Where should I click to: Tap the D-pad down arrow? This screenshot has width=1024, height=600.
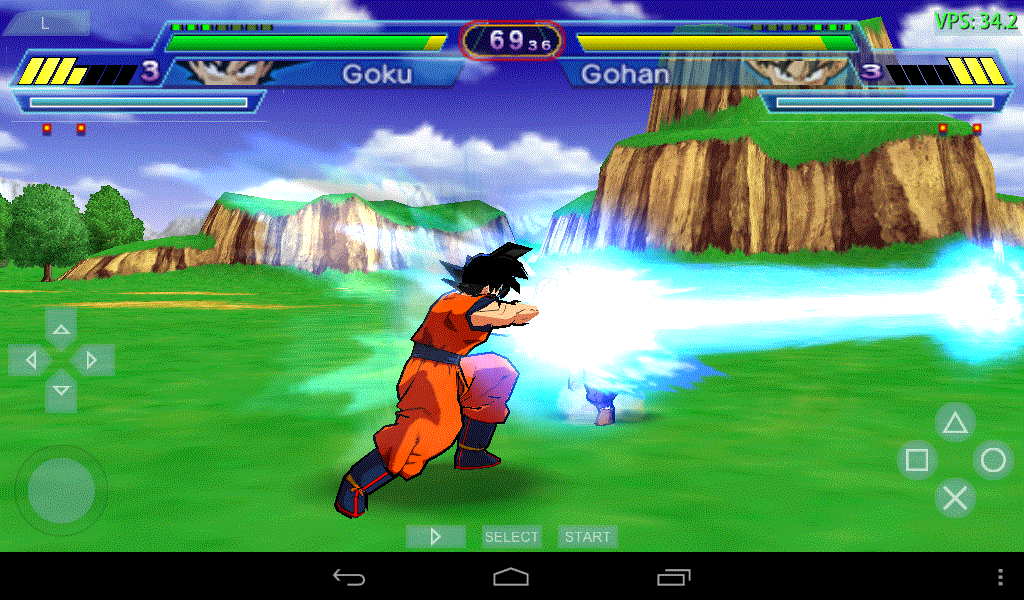[61, 391]
